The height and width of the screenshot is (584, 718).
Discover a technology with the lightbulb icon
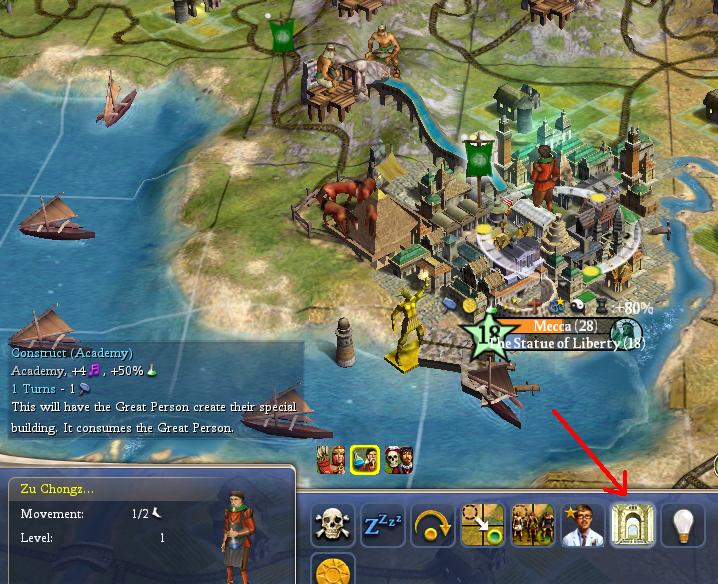[x=683, y=524]
